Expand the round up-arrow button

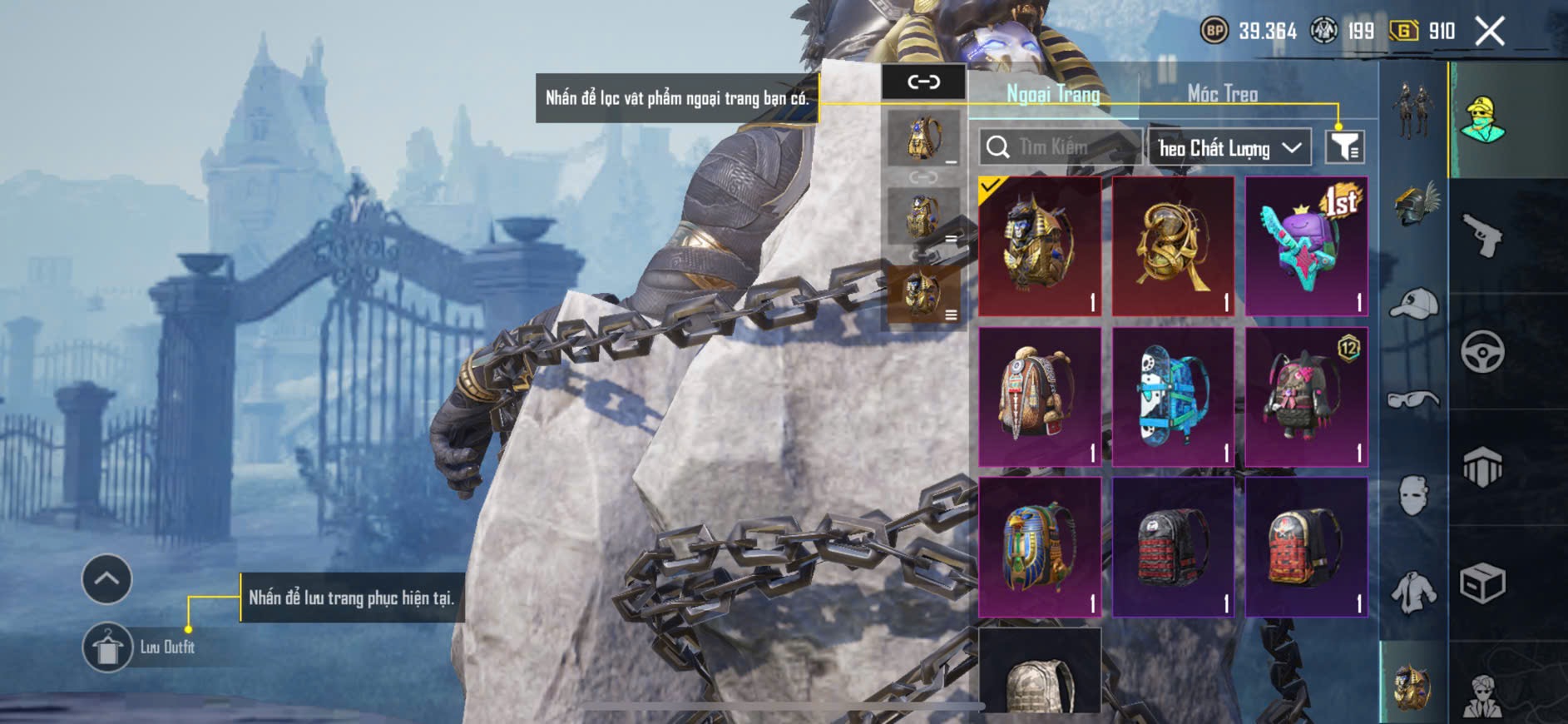click(106, 578)
